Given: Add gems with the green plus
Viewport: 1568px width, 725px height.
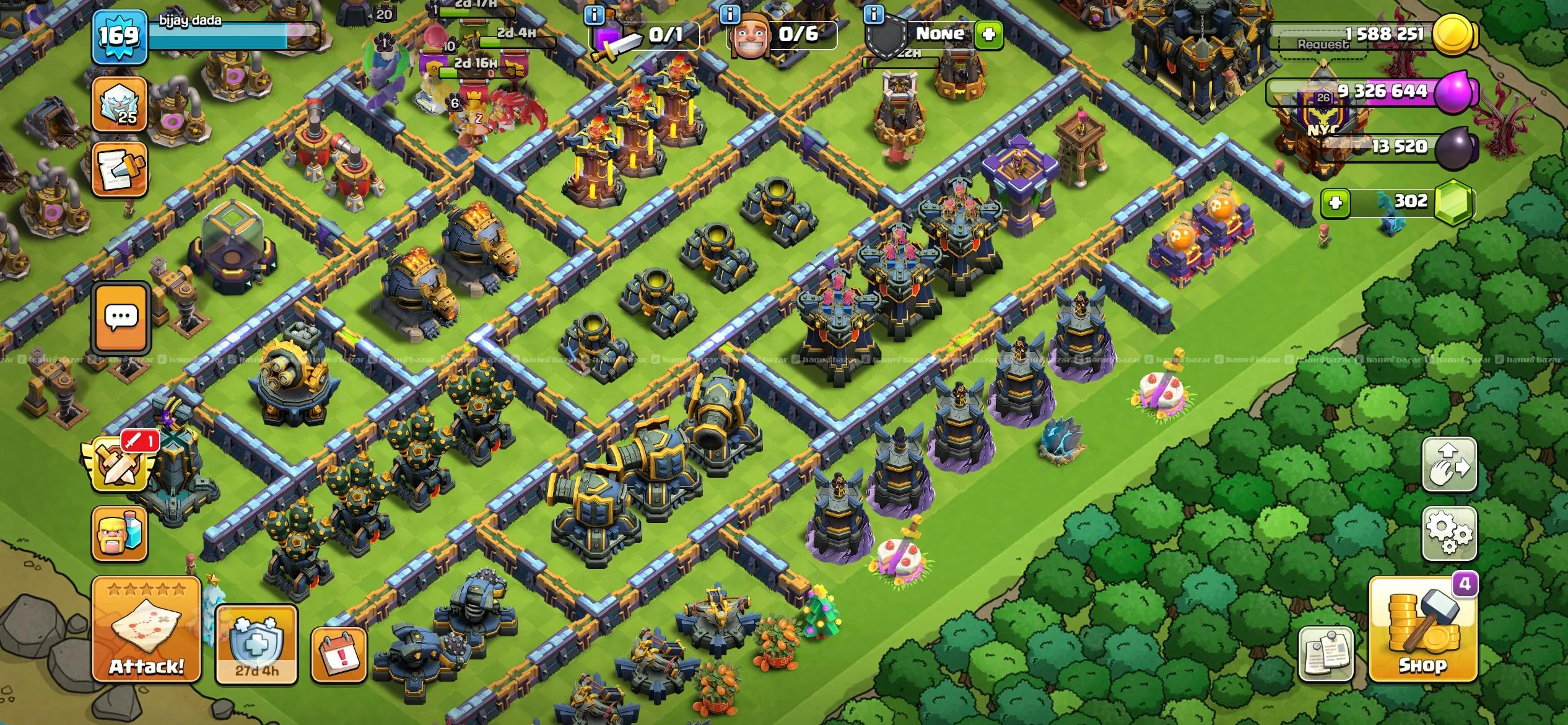Looking at the screenshot, I should point(1335,203).
